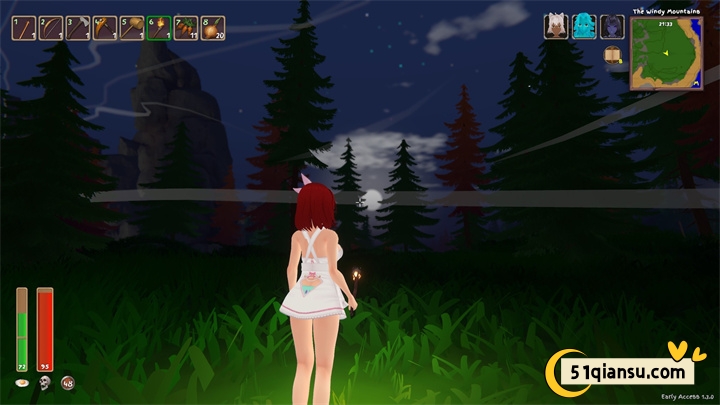Select the carrots stack in slot 7

point(186,28)
